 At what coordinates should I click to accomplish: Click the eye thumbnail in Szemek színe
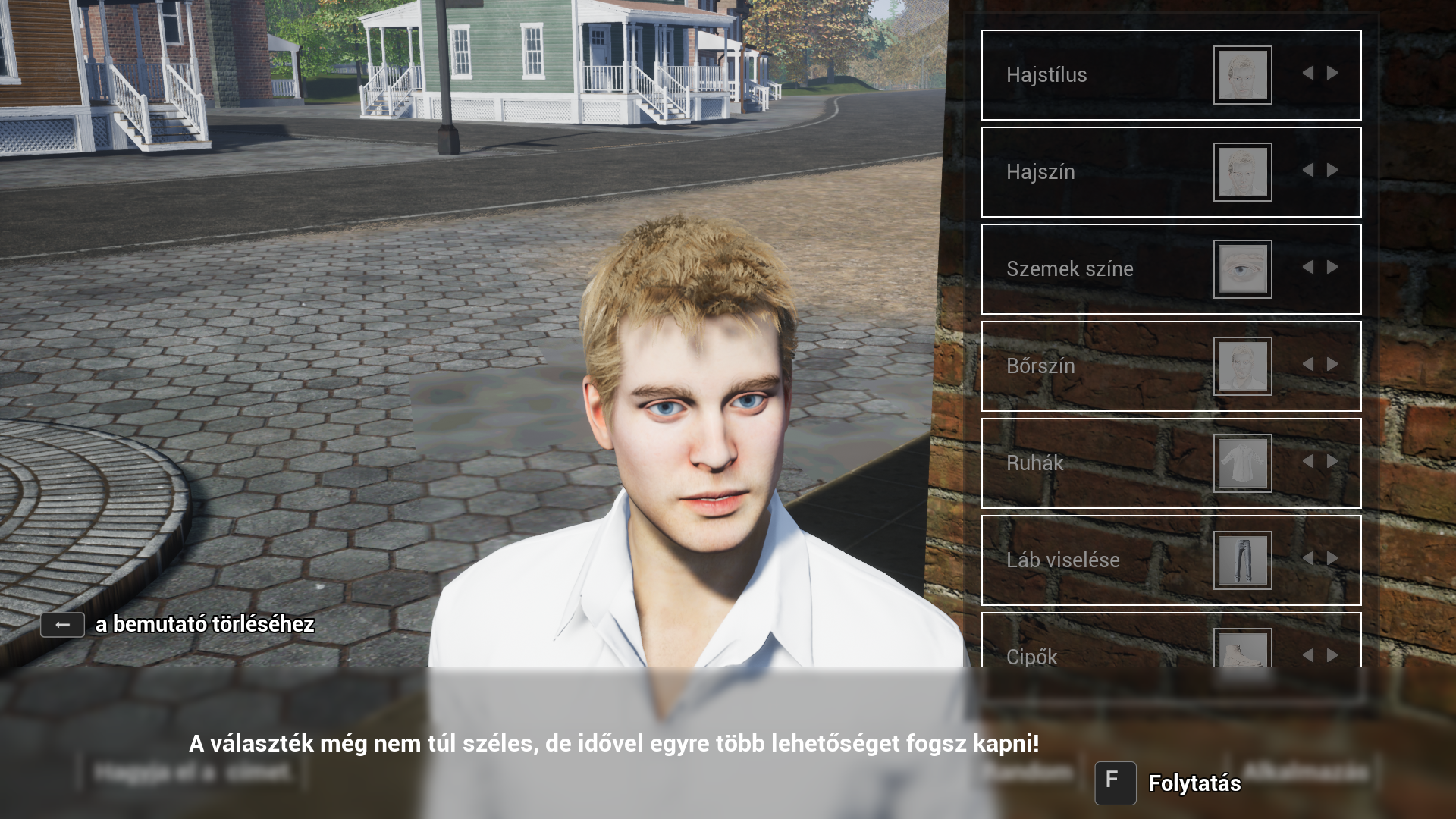point(1242,269)
